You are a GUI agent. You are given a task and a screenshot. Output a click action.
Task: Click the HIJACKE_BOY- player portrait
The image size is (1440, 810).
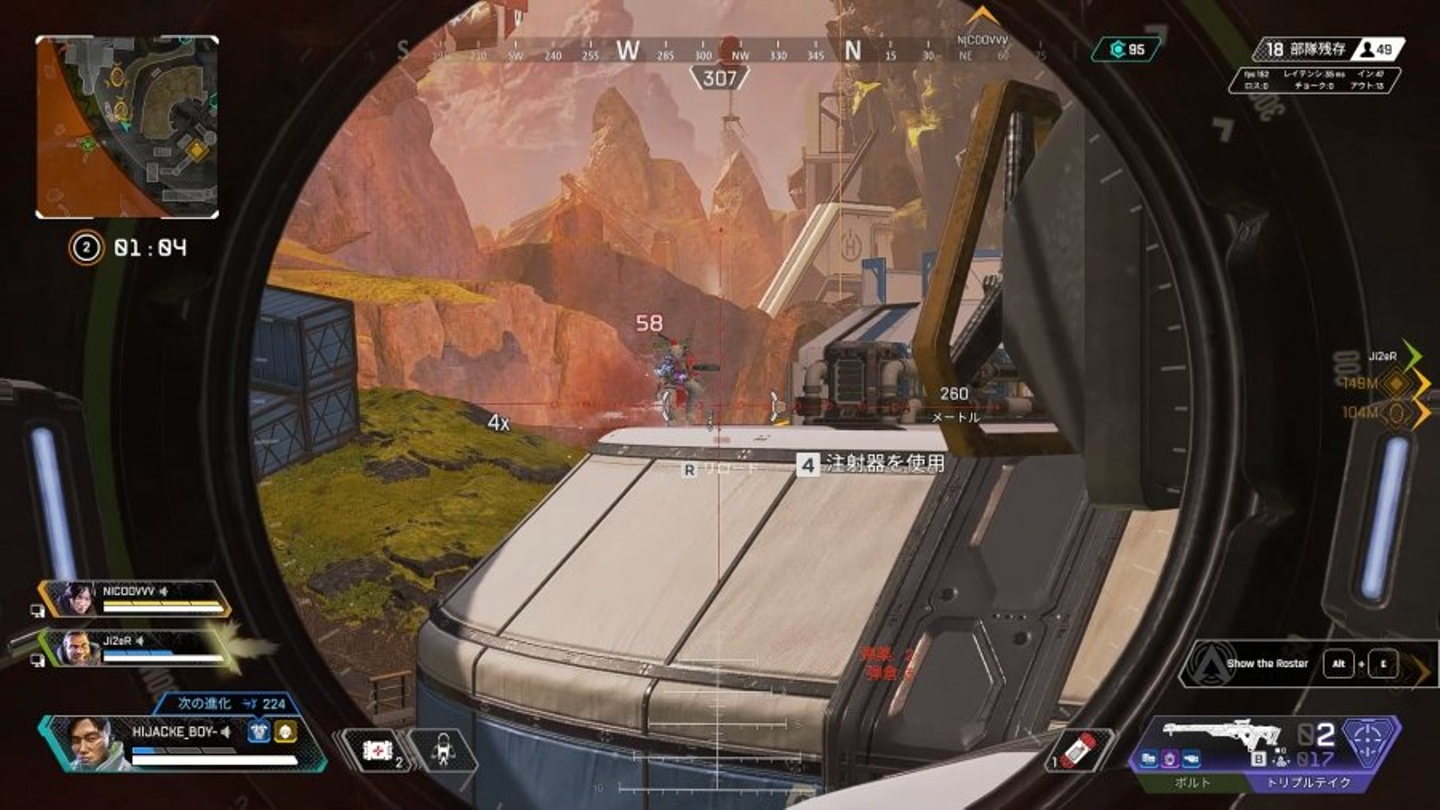[90, 742]
